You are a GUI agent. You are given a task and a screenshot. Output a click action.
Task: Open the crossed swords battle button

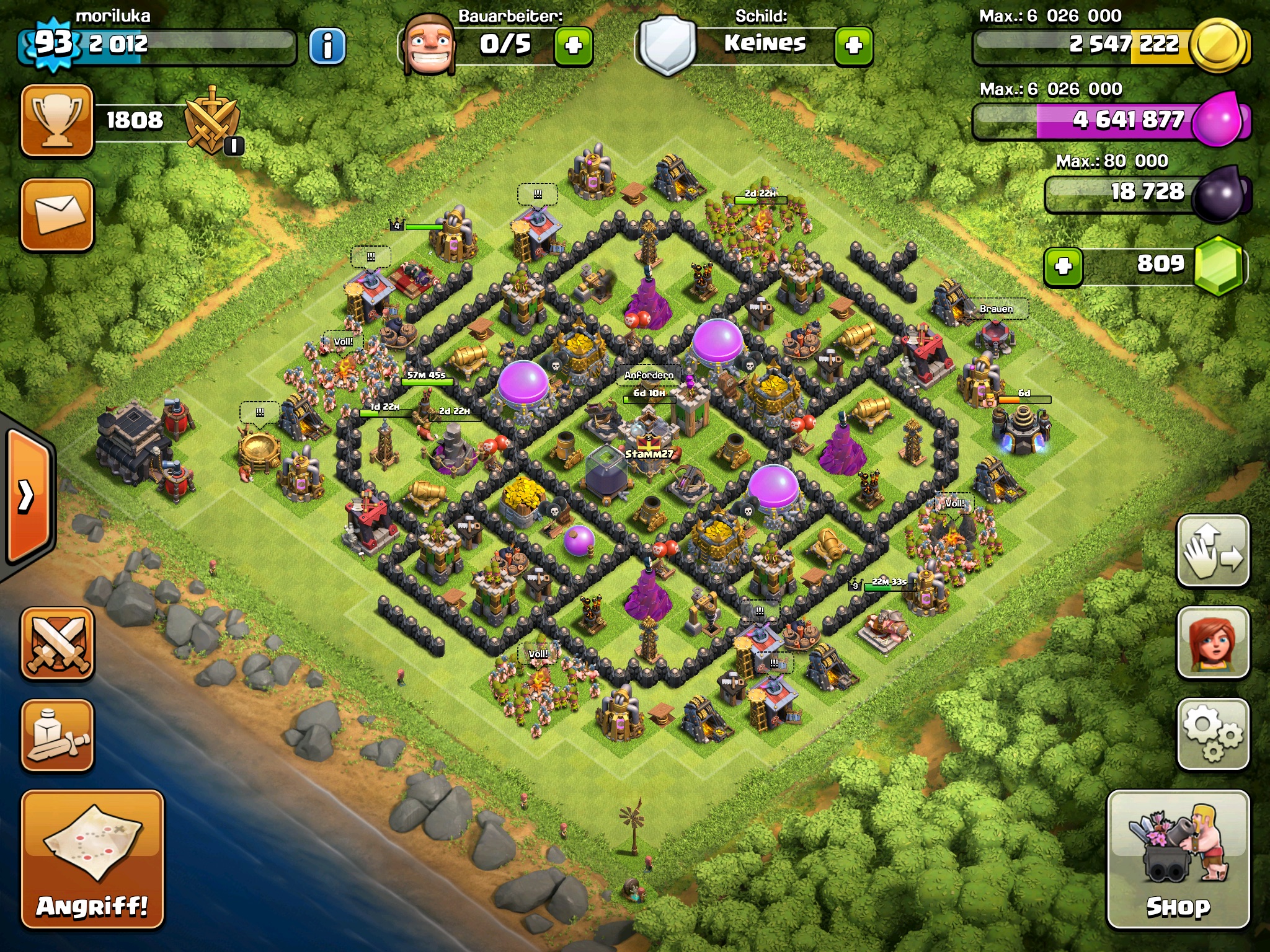(57, 644)
